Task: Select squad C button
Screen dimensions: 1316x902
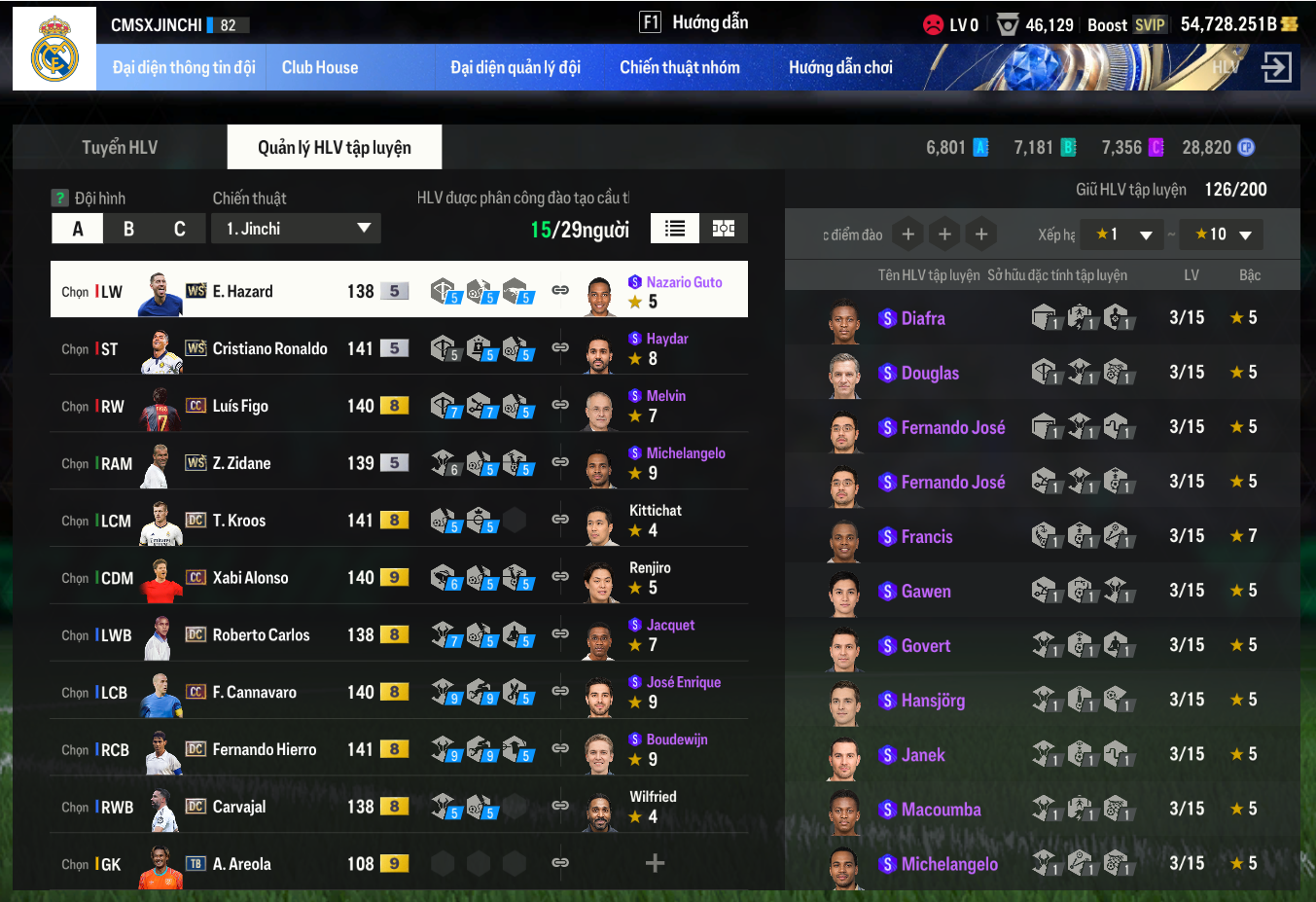Action: 180,229
